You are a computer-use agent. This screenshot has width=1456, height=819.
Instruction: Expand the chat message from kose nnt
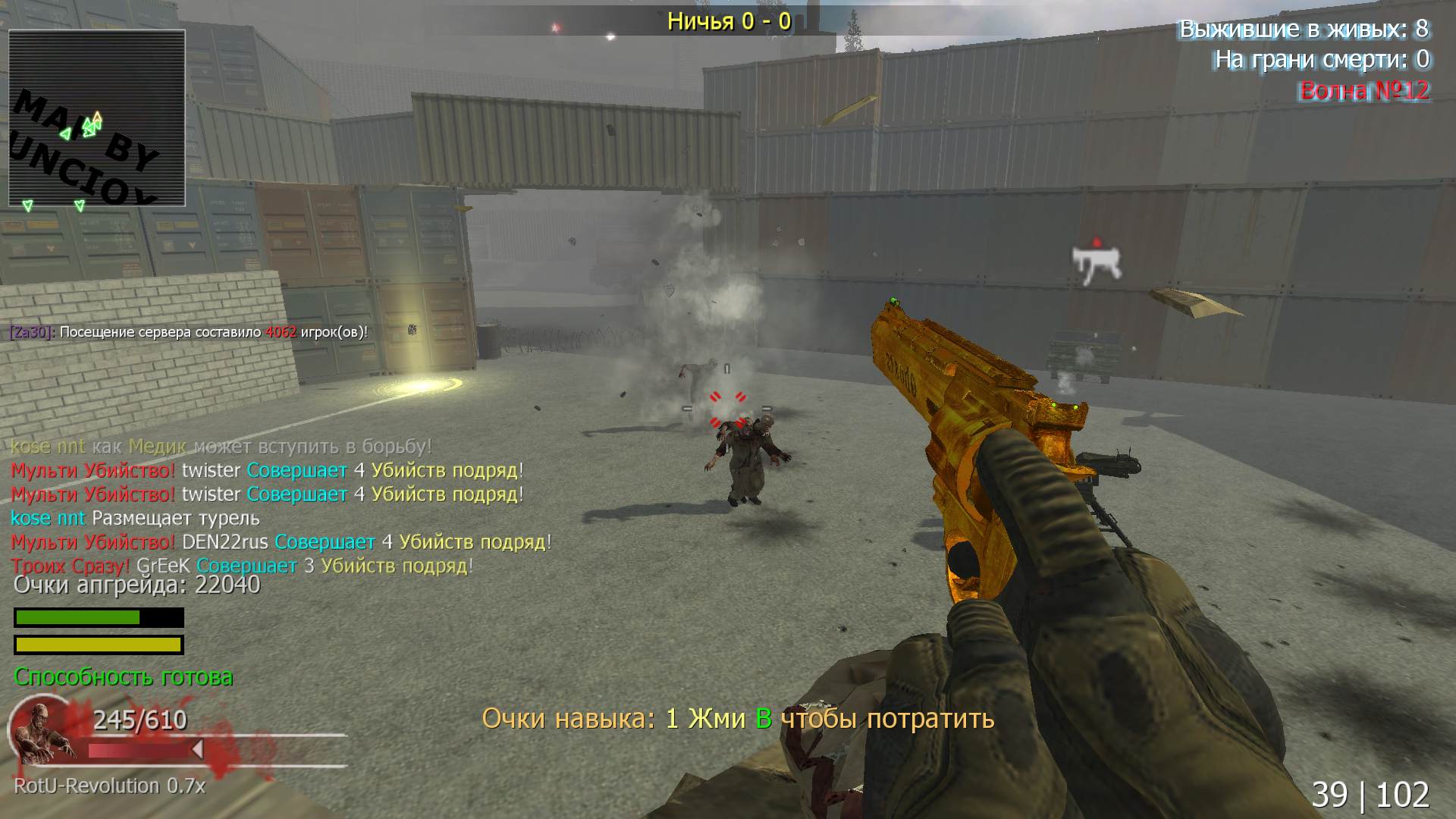(x=220, y=447)
